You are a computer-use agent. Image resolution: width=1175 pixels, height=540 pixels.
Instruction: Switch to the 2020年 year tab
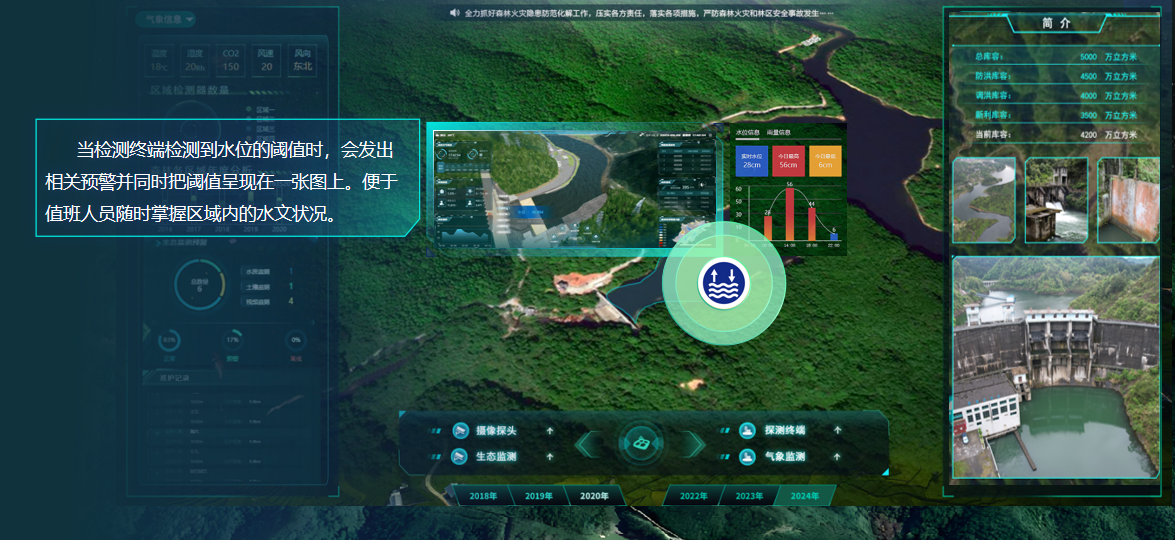[594, 496]
